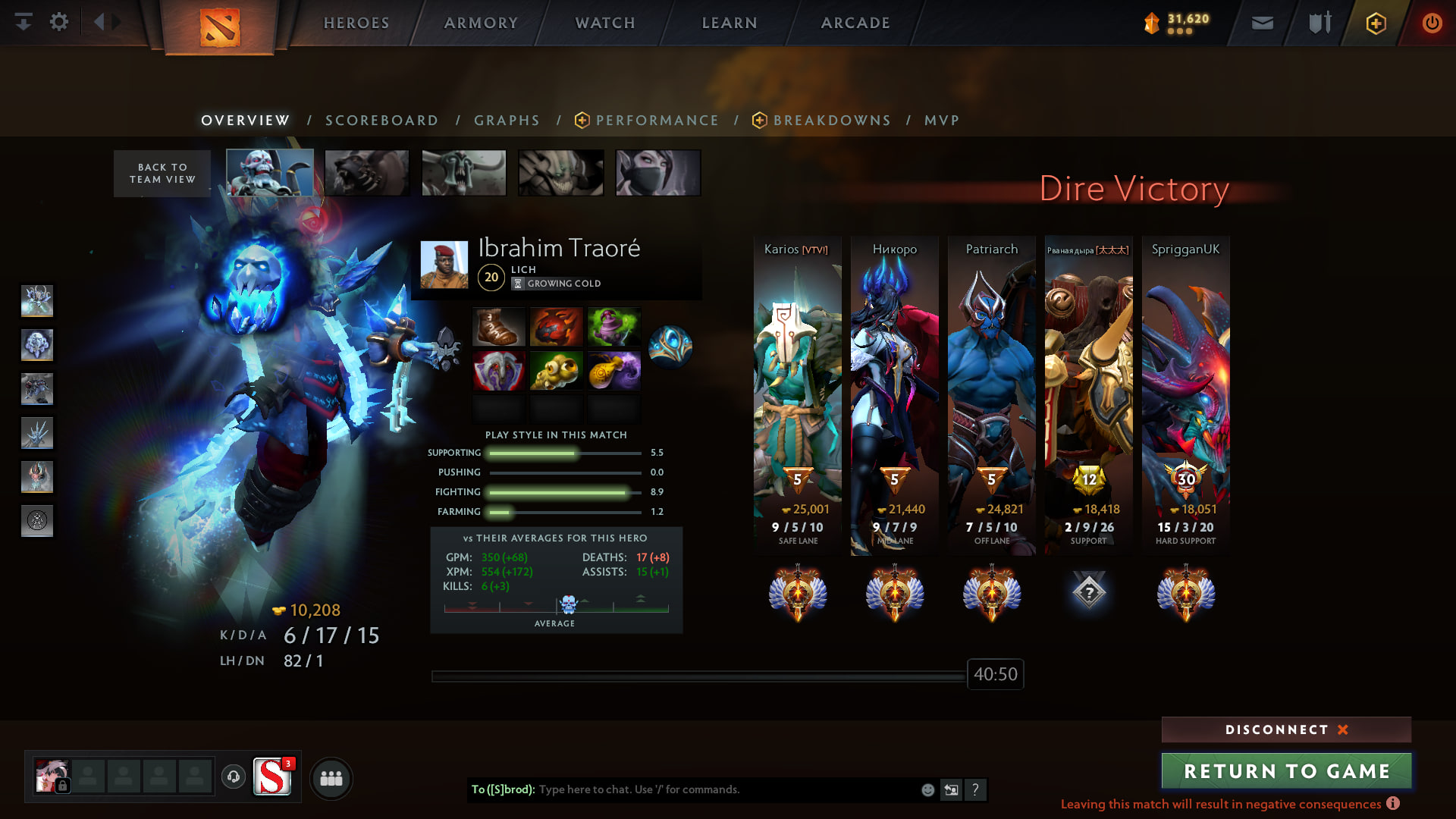Open the Watch tab
The image size is (1456, 819).
[605, 23]
